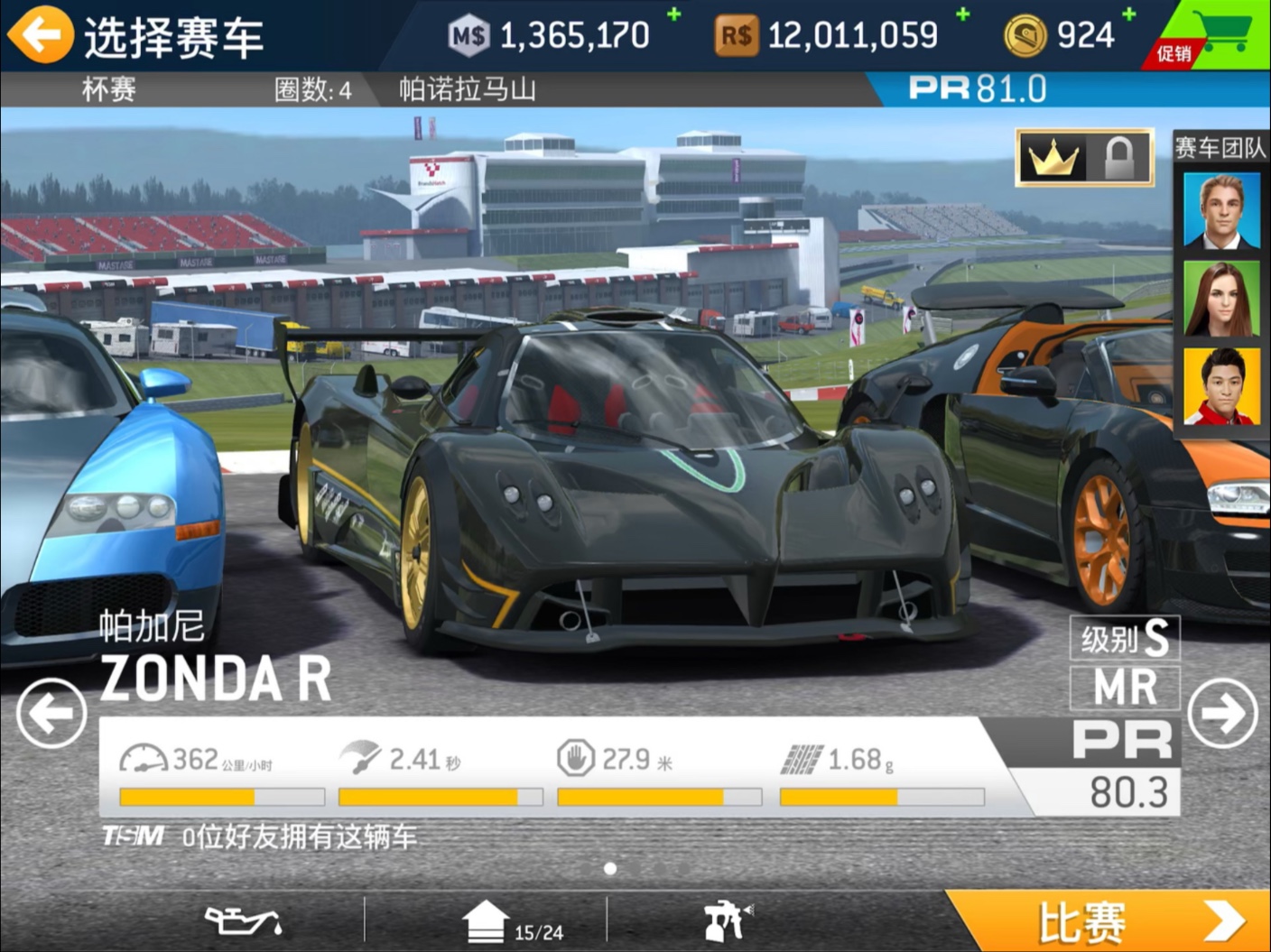Toggle the crown and lock filter

pyautogui.click(x=1084, y=158)
